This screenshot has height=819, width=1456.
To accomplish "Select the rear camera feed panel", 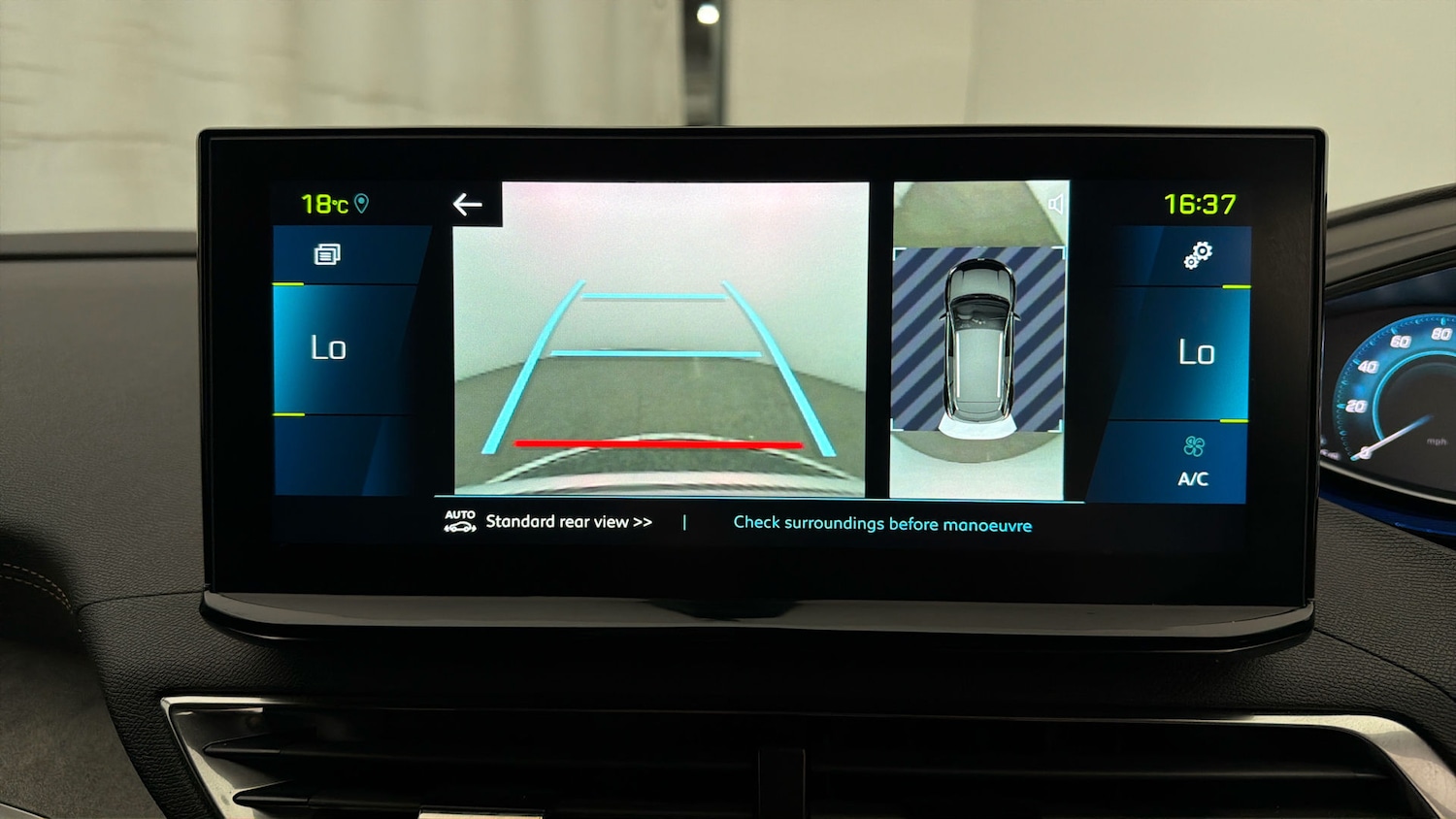I will point(663,340).
